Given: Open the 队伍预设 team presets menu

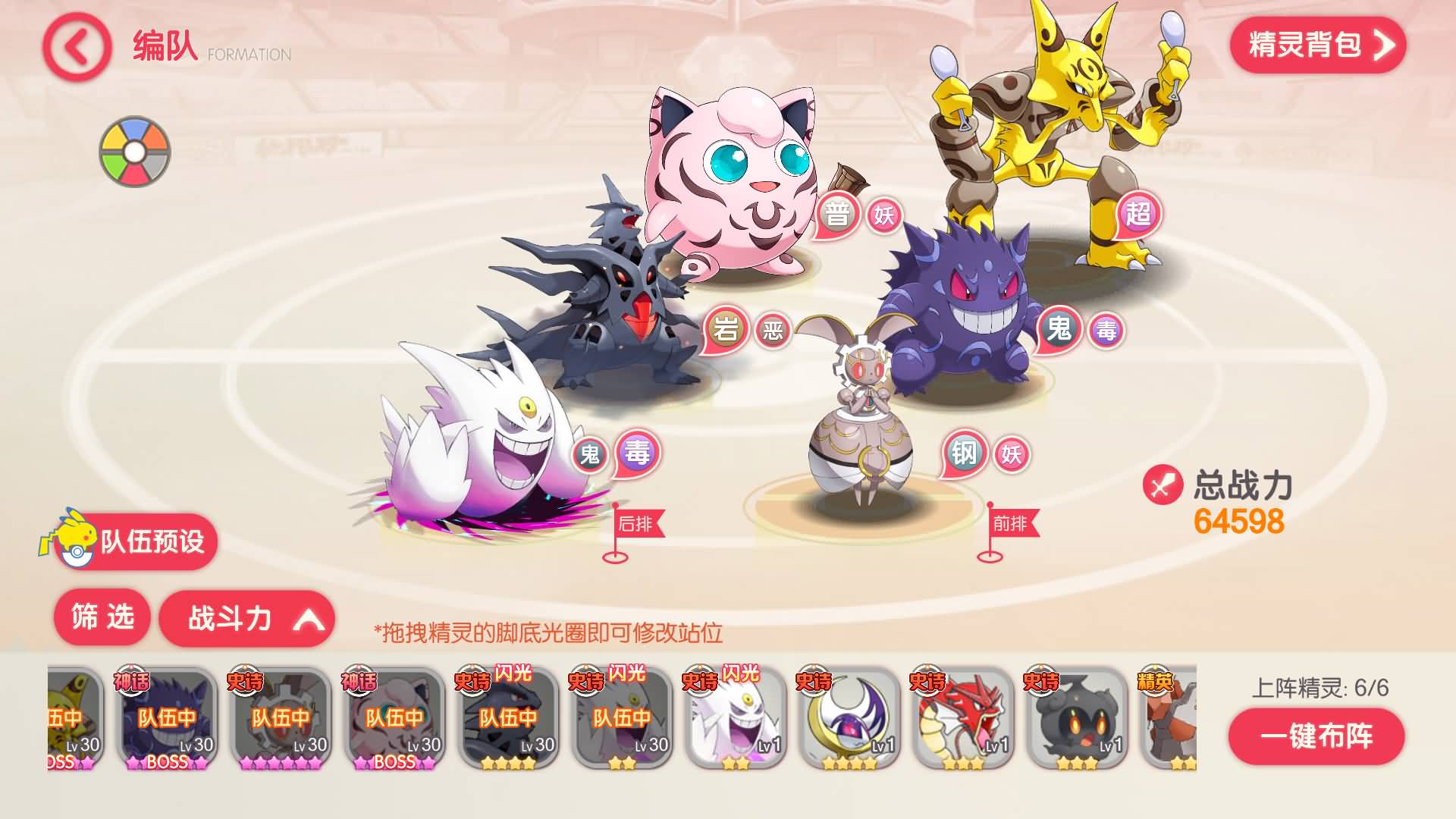Looking at the screenshot, I should 155,542.
